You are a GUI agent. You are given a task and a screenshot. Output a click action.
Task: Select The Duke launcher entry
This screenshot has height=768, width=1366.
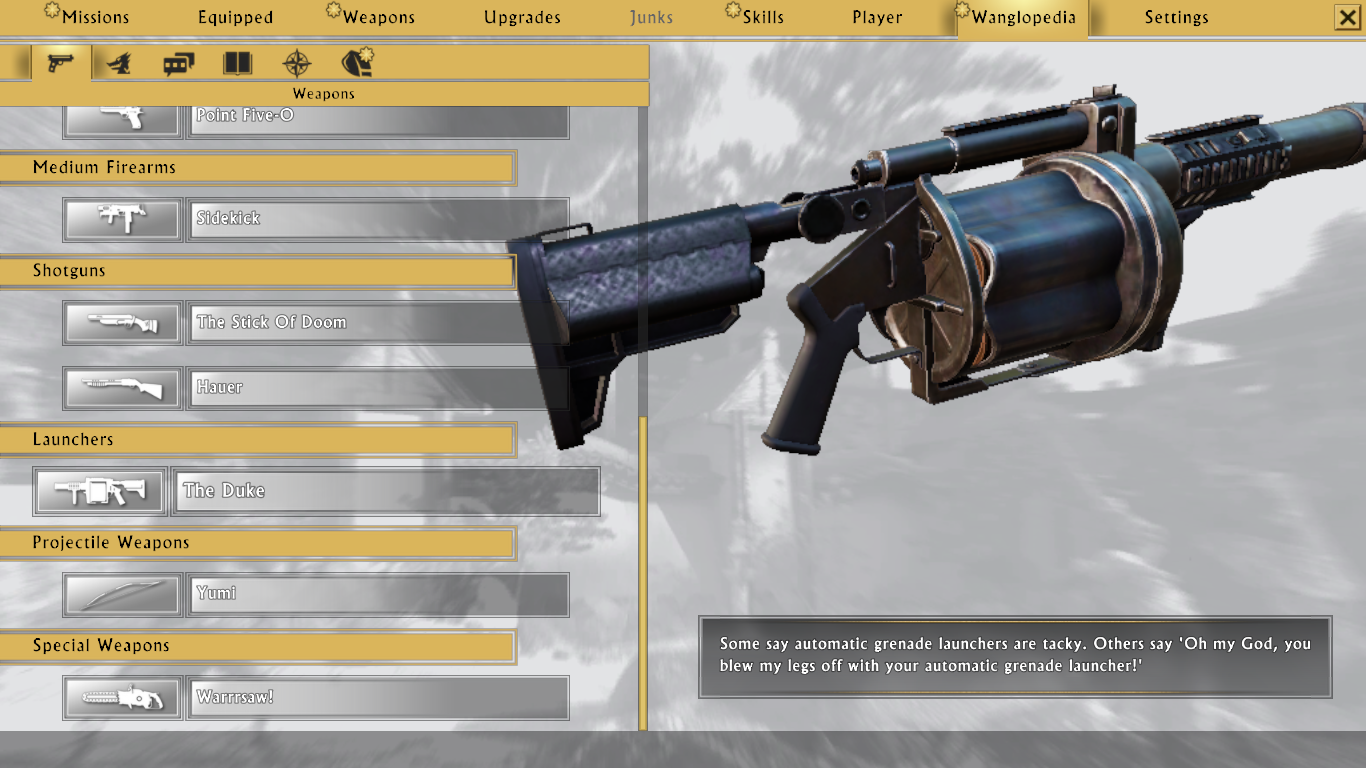(385, 491)
